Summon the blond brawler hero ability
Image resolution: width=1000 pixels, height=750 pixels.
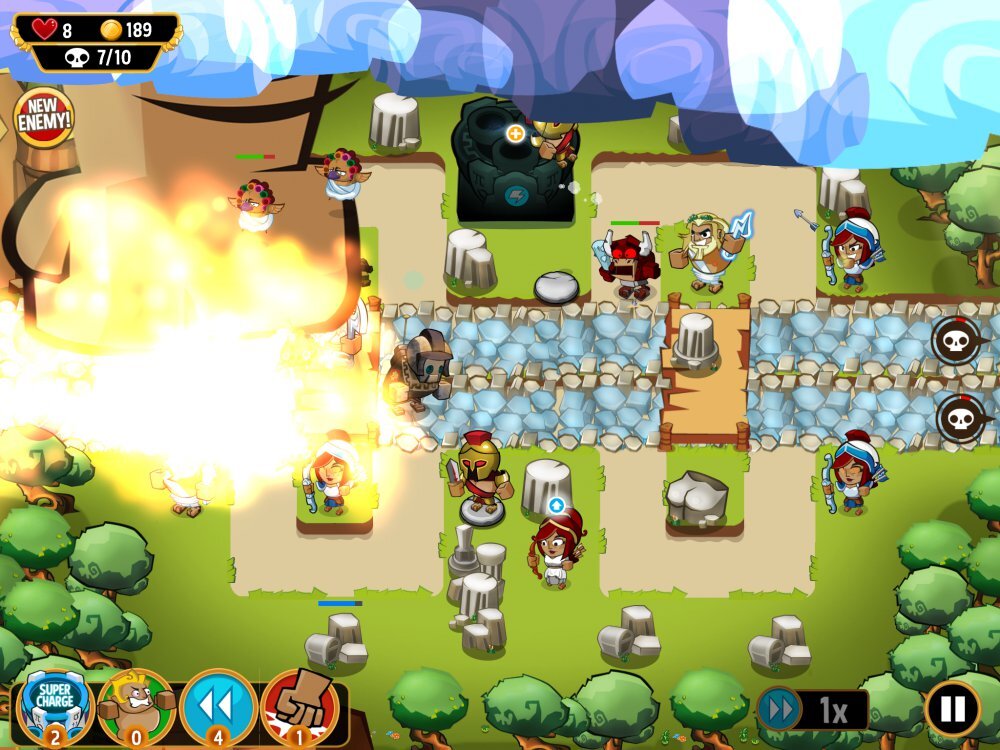click(x=137, y=706)
